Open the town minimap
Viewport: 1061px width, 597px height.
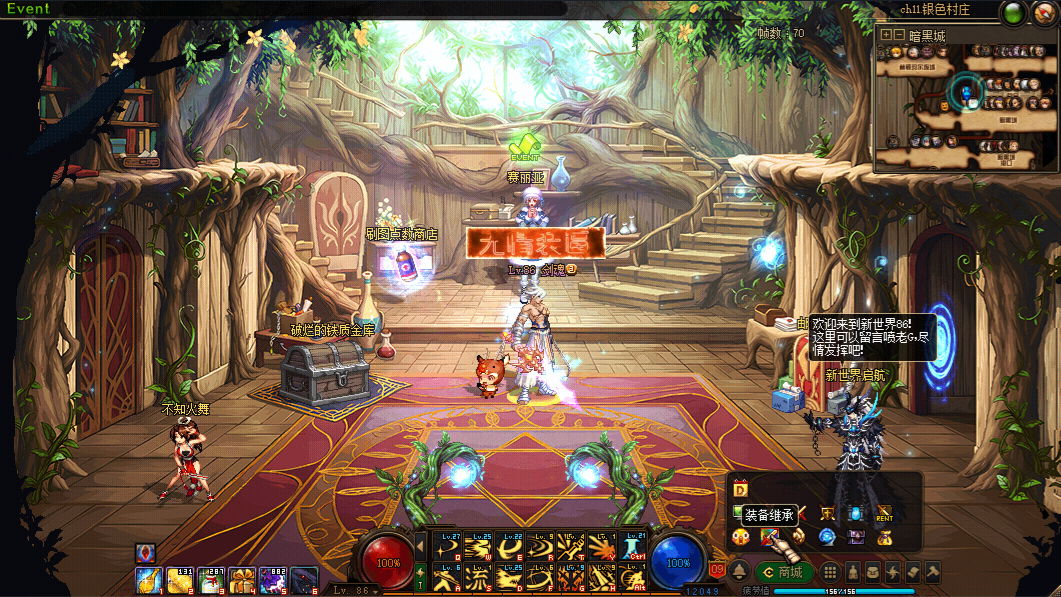tap(966, 100)
